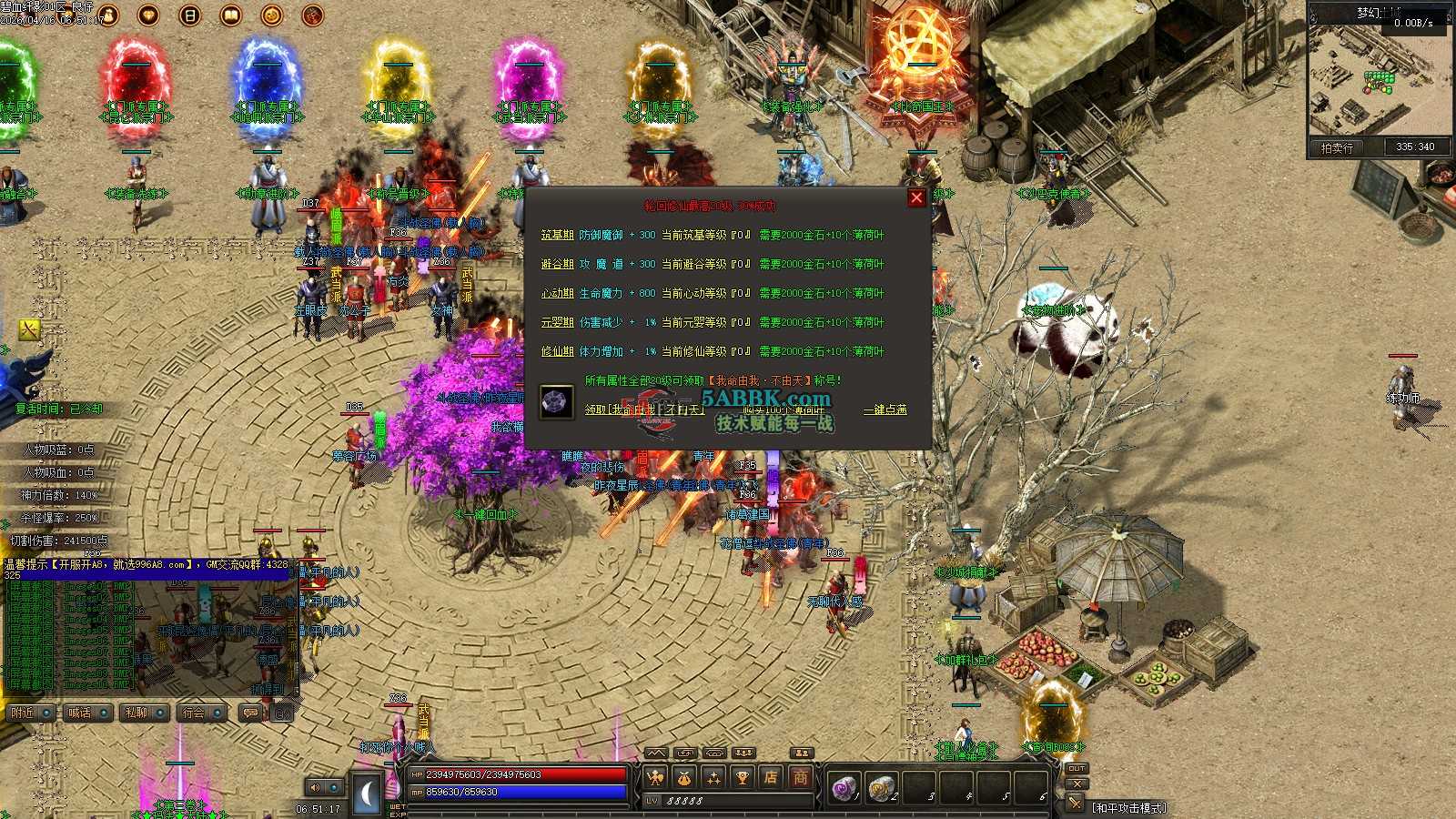Open the money bag icon on bottom bar

coord(683,777)
